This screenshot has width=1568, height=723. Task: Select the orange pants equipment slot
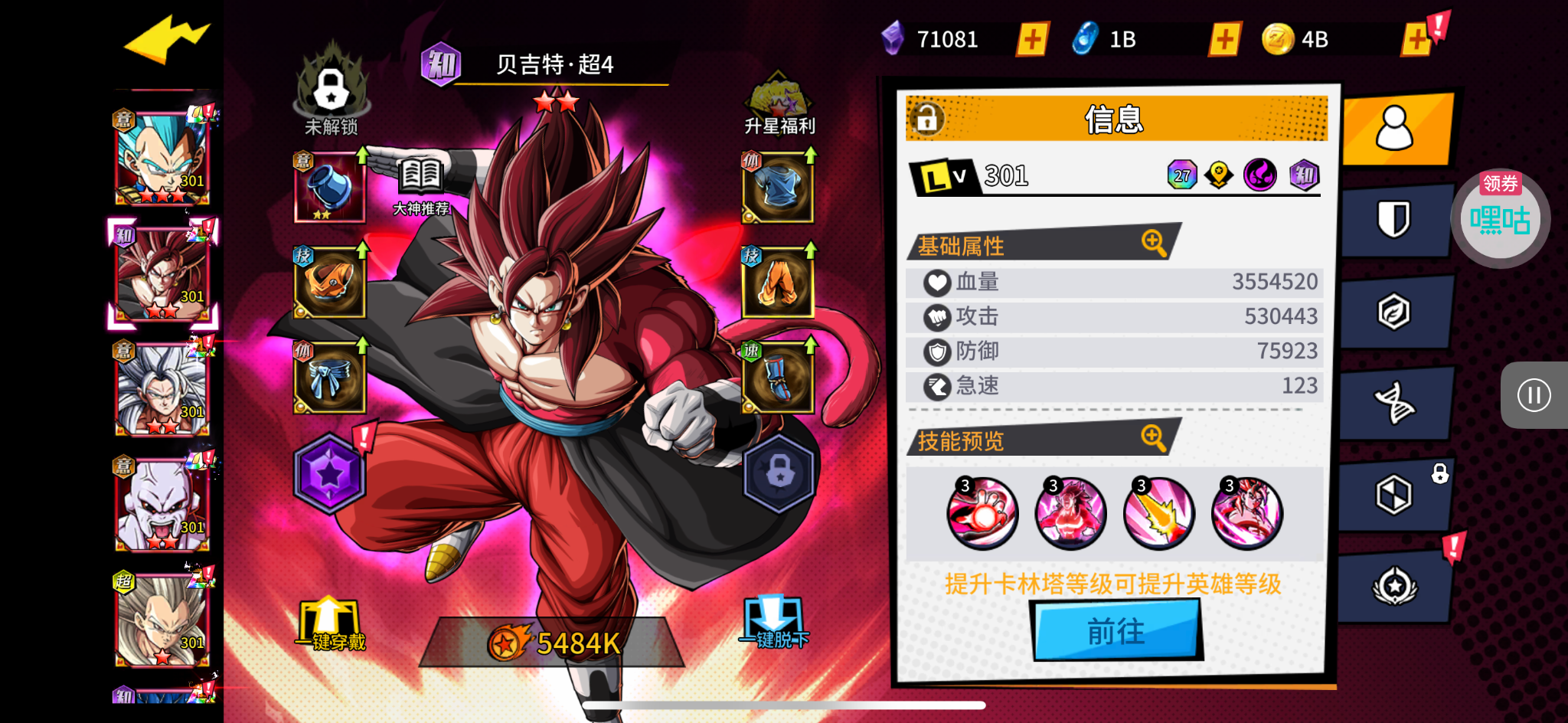(x=778, y=282)
